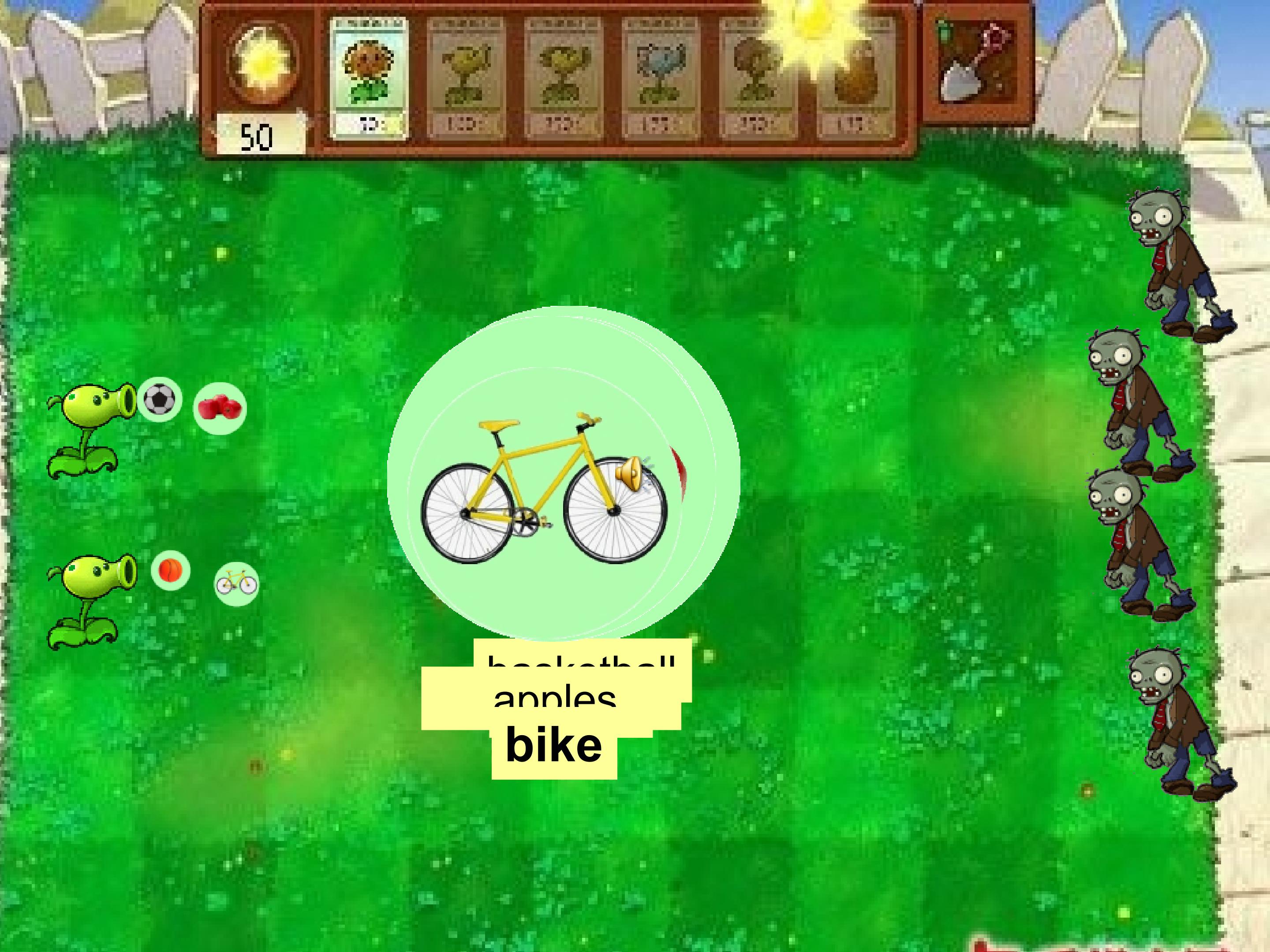
Task: Select the Sunflower seed packet
Action: (x=369, y=78)
